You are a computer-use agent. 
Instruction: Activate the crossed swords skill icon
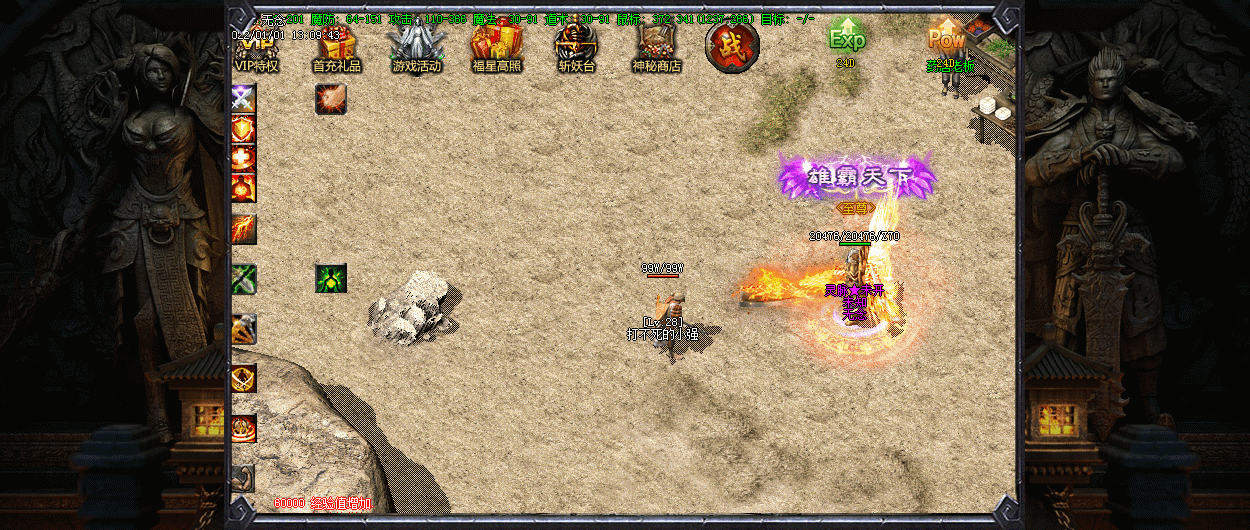point(244,98)
